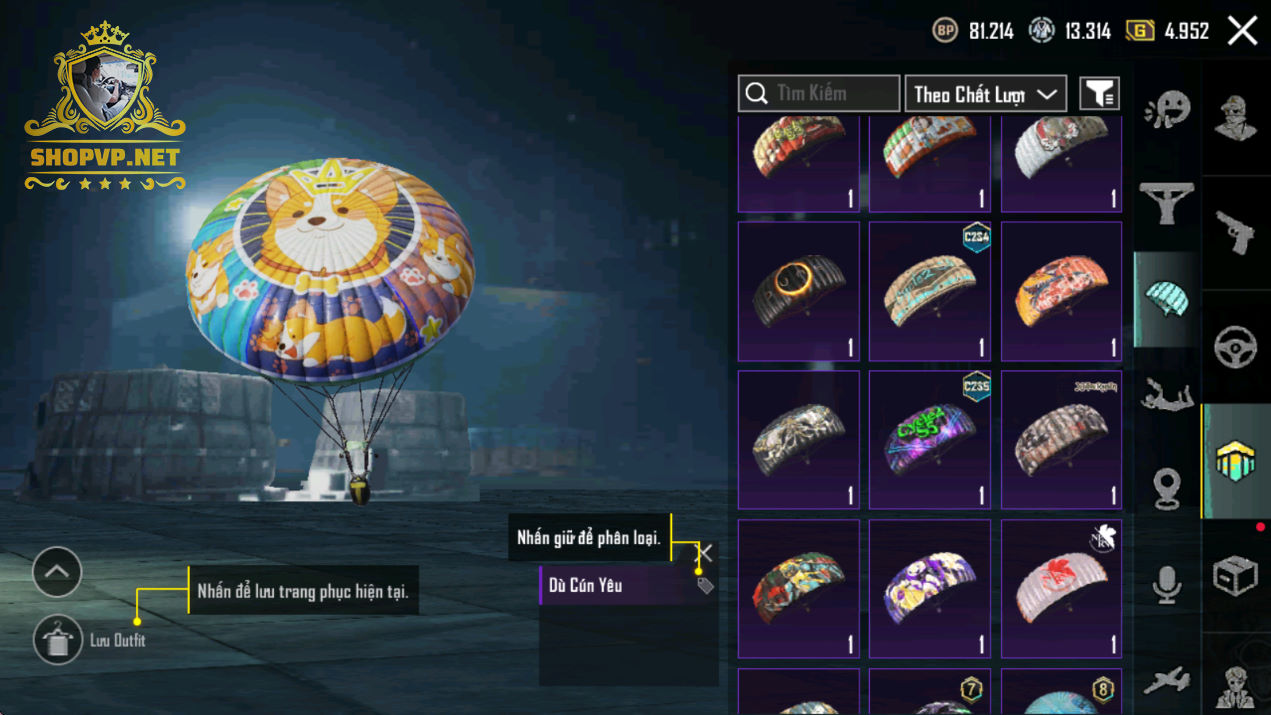Viewport: 1271px width, 715px height.
Task: Choose the C2S4 badge parachute
Action: point(930,291)
